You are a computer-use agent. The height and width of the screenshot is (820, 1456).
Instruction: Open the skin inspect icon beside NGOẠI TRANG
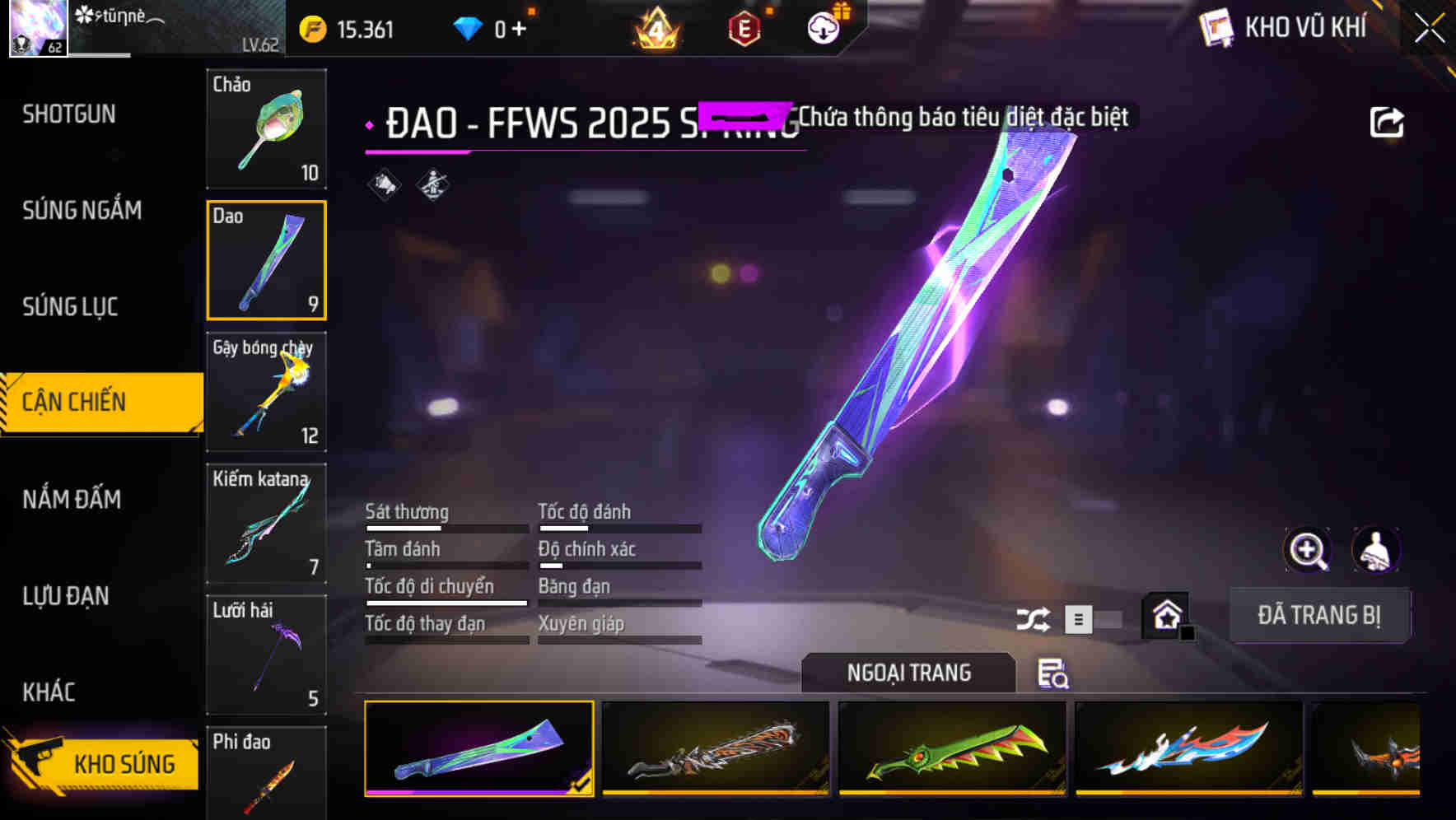pos(1052,674)
